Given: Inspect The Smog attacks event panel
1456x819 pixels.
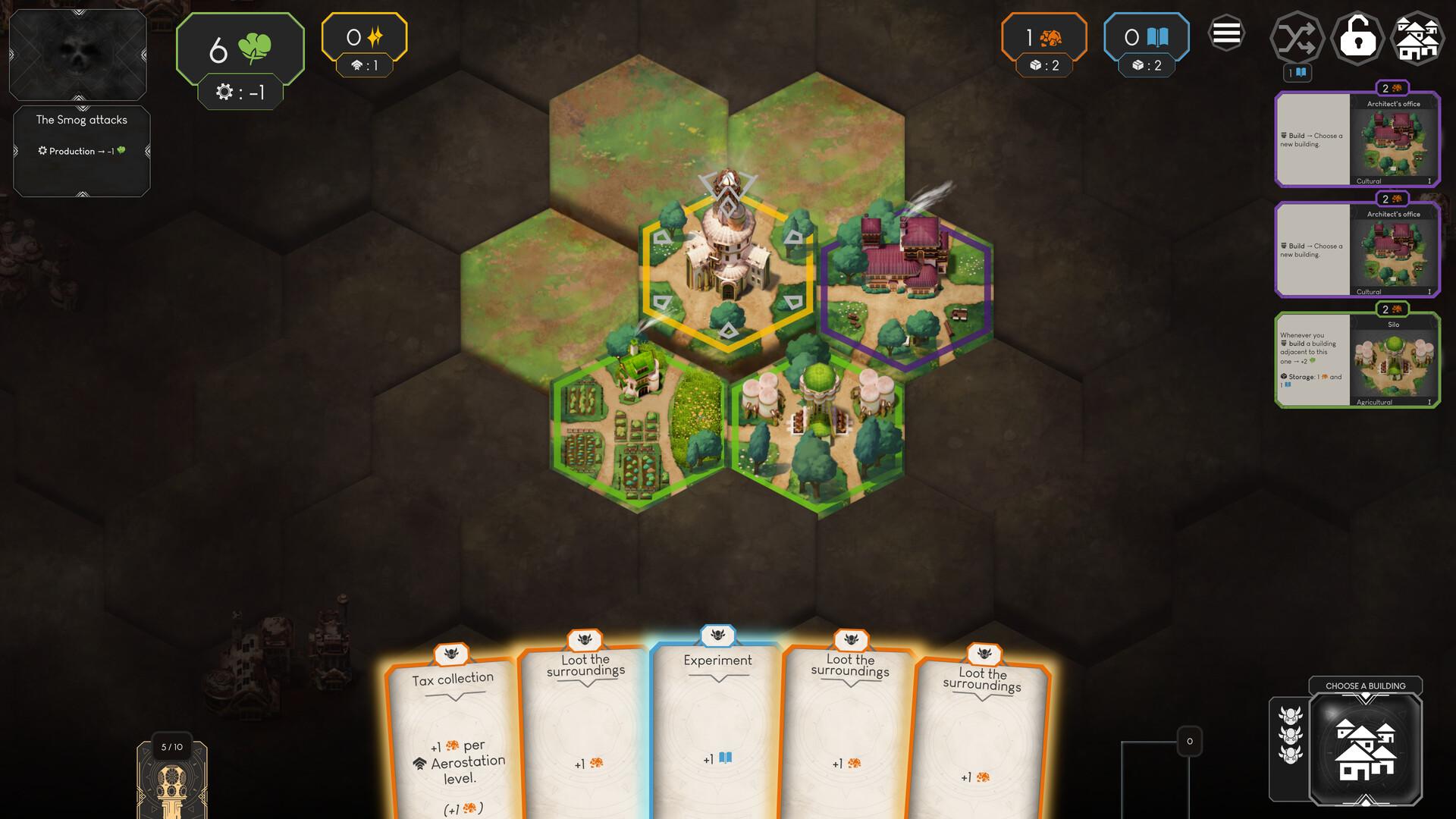Looking at the screenshot, I should pos(82,151).
